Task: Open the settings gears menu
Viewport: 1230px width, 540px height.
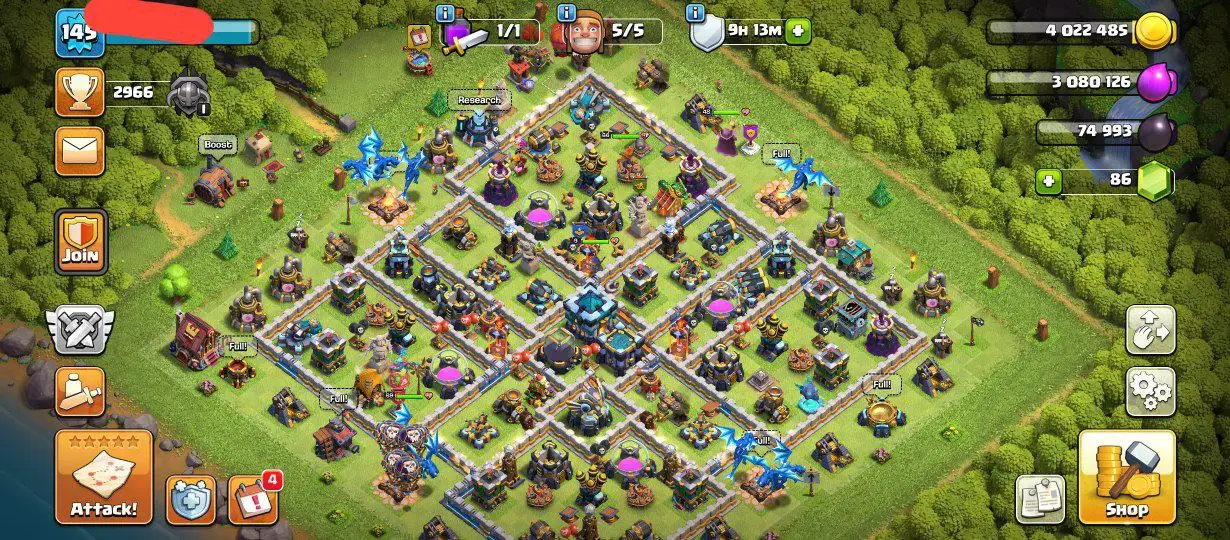Action: point(1150,391)
